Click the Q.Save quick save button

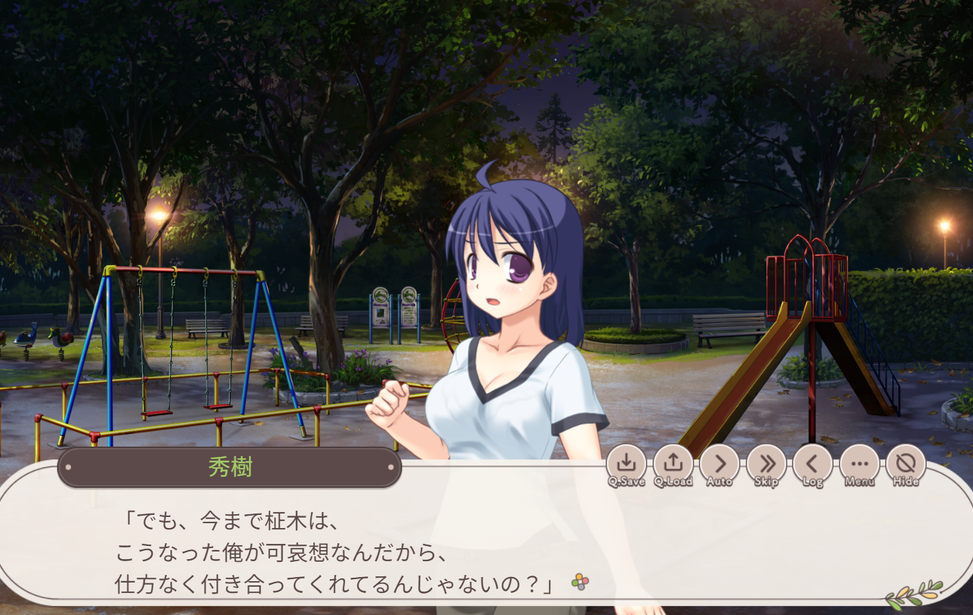(626, 464)
